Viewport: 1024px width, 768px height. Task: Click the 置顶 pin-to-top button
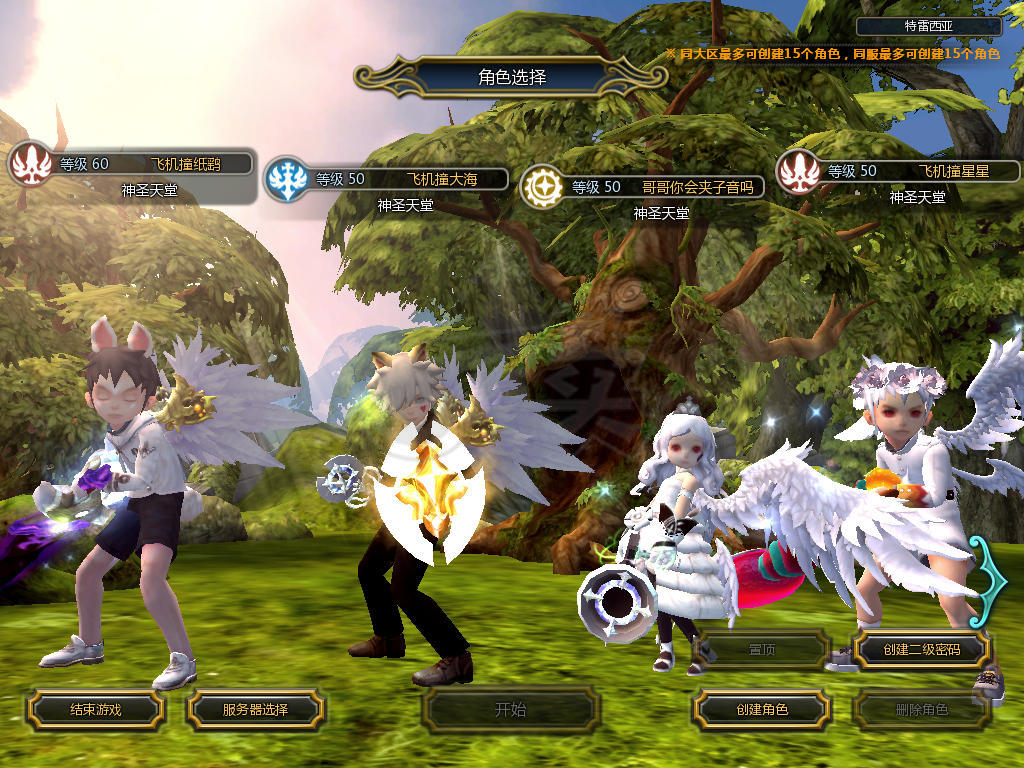pyautogui.click(x=761, y=650)
